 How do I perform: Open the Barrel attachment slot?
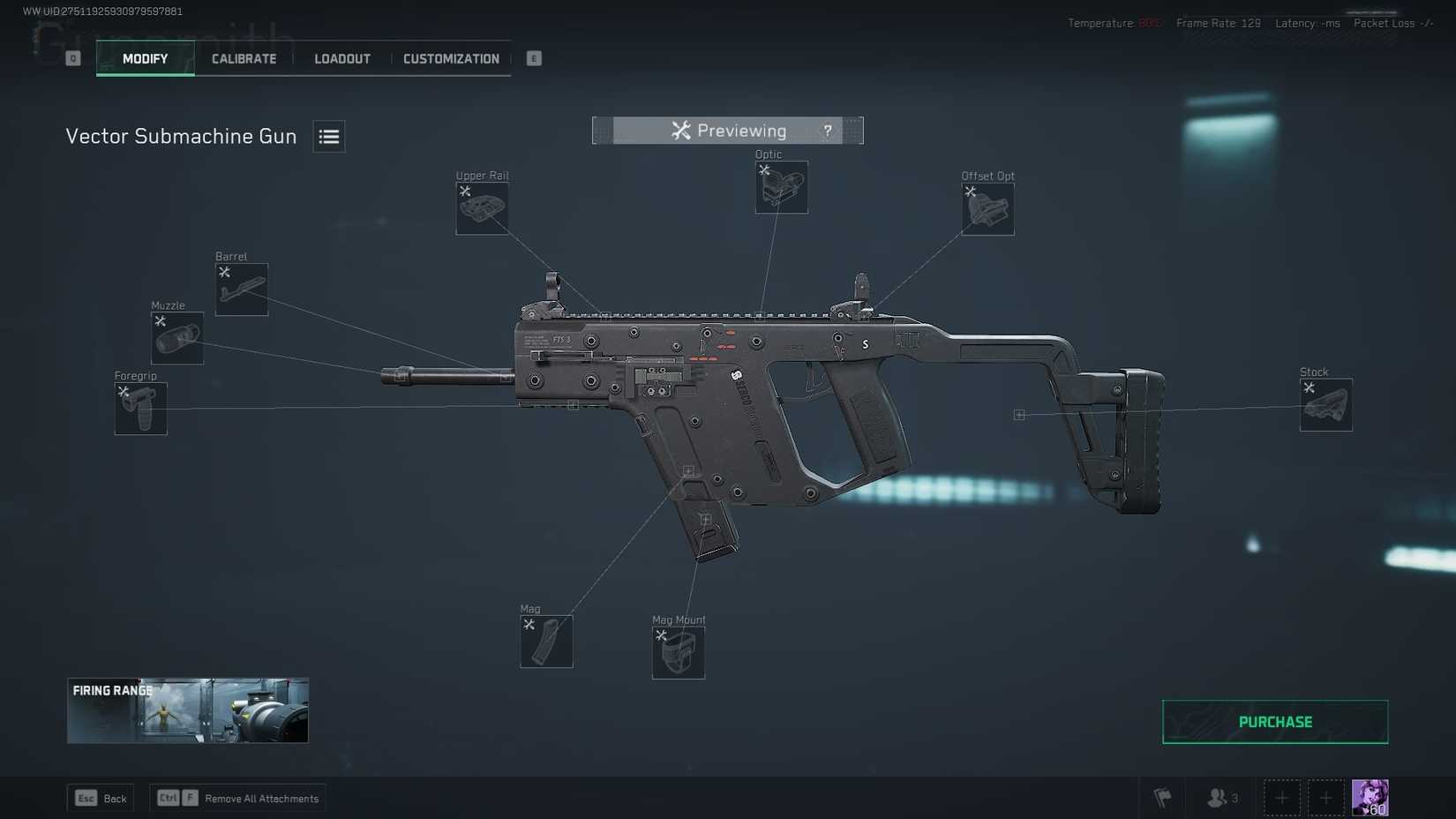pos(241,289)
